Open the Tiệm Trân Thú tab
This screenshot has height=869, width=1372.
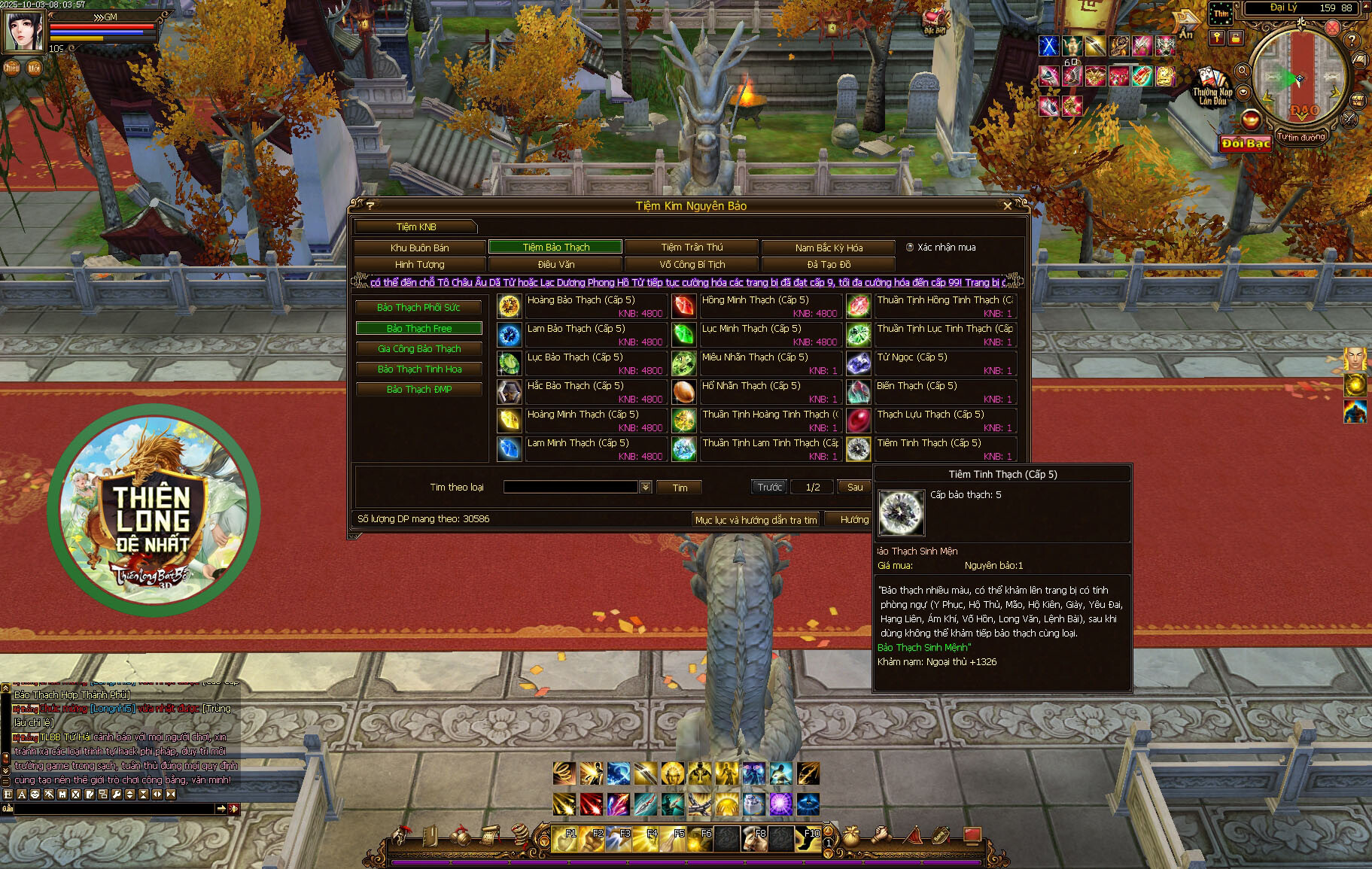coord(692,248)
